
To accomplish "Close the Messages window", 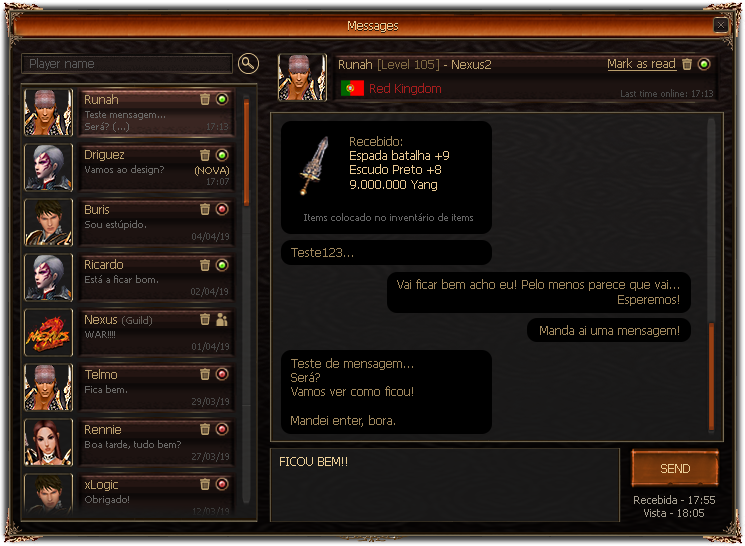I will click(x=720, y=25).
